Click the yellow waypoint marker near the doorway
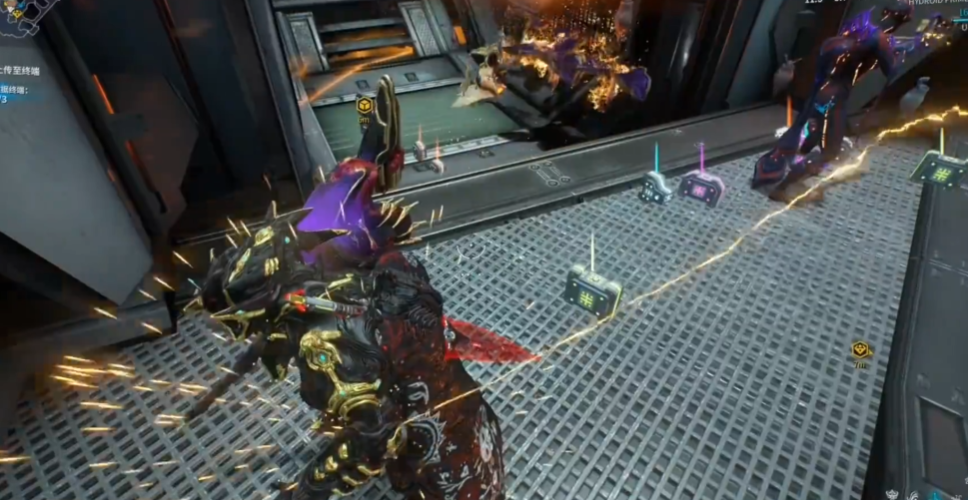968x500 pixels. tap(365, 104)
